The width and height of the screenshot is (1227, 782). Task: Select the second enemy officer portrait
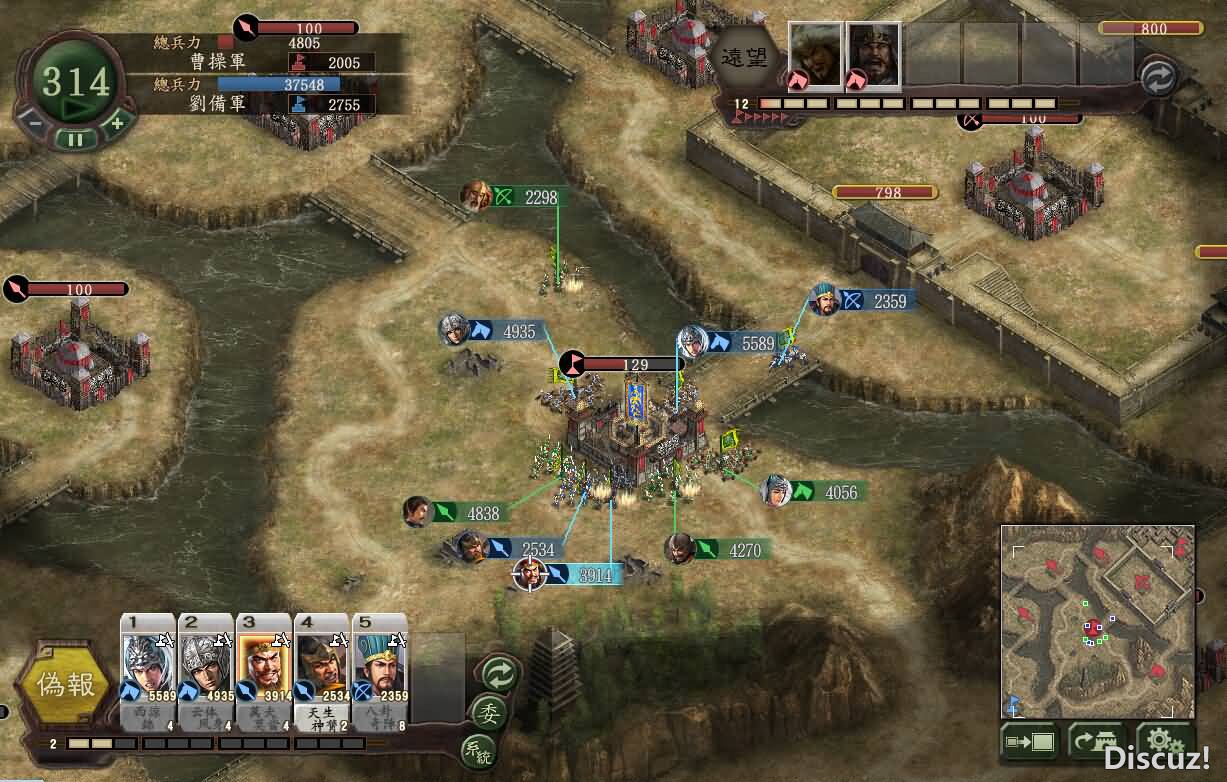[874, 54]
